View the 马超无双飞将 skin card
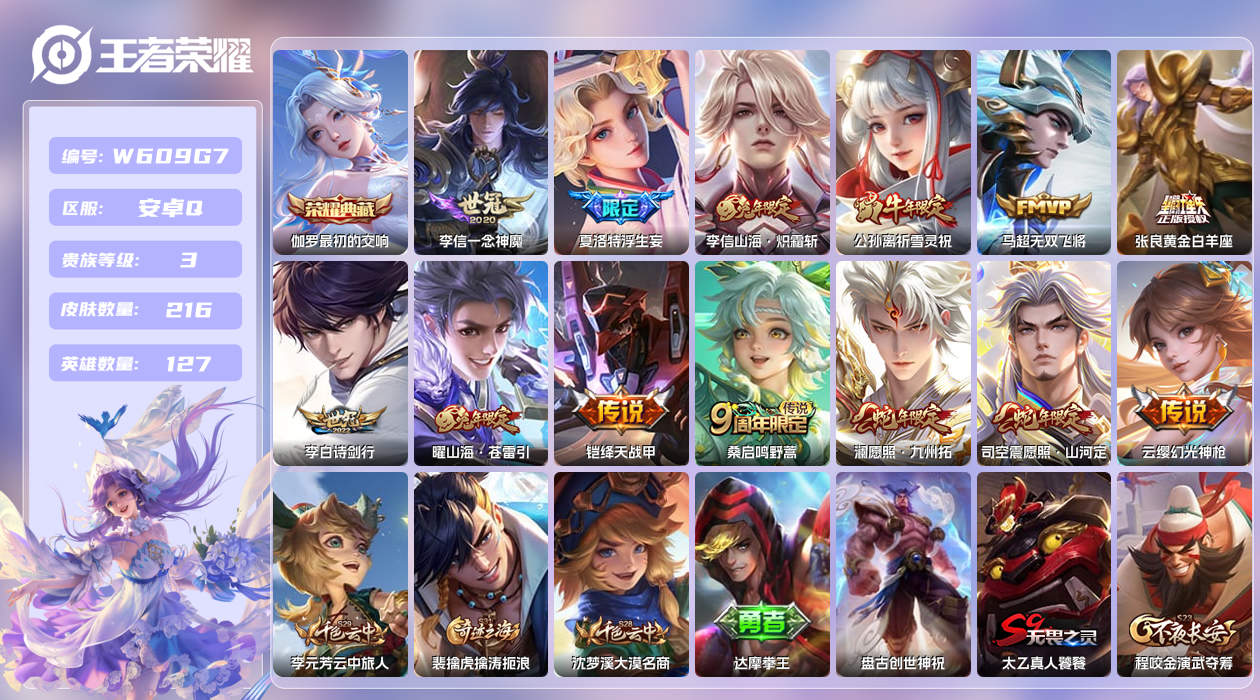Screen dimensions: 1260x700 1044,152
